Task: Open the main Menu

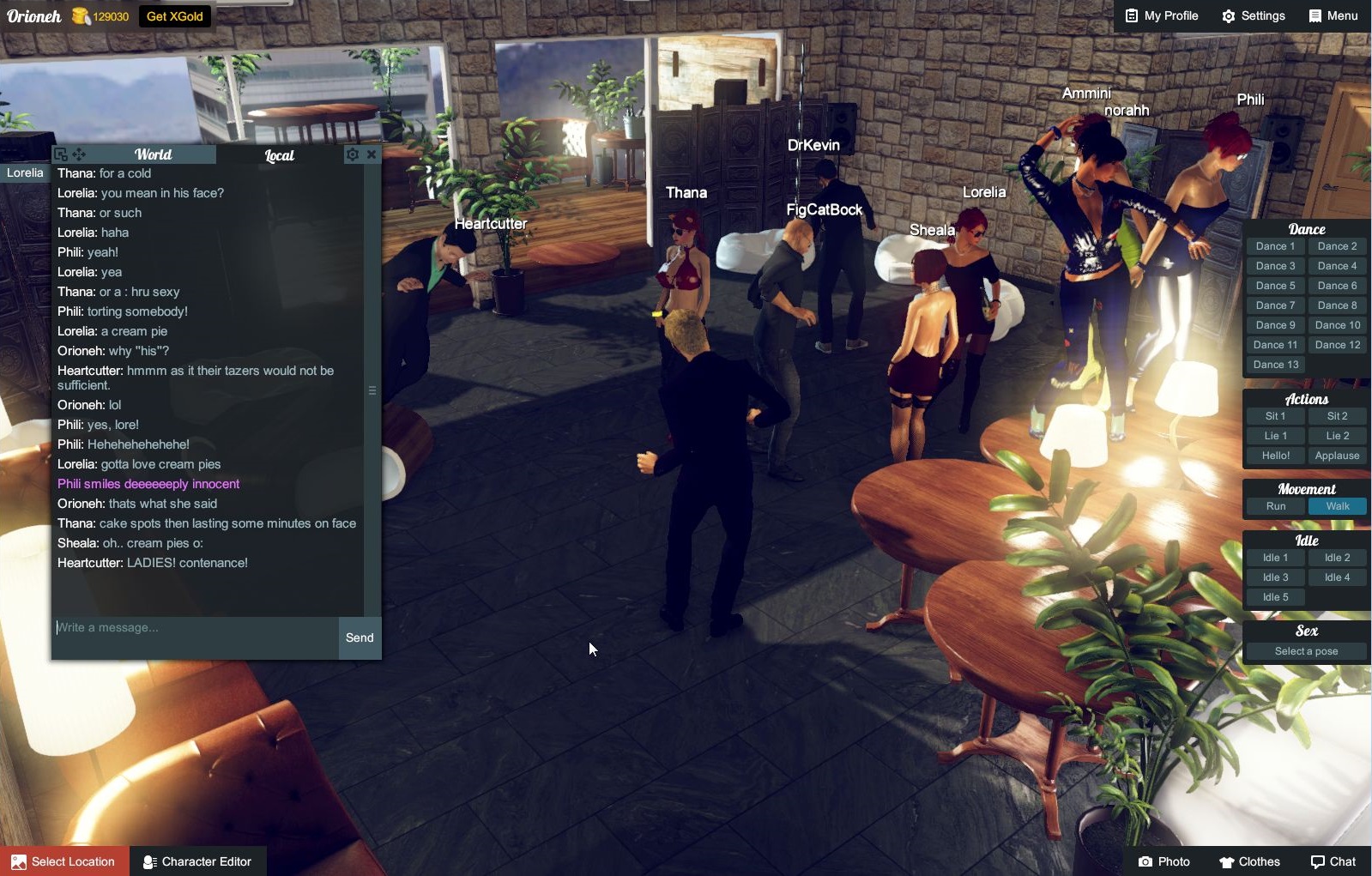Action: (x=1333, y=16)
